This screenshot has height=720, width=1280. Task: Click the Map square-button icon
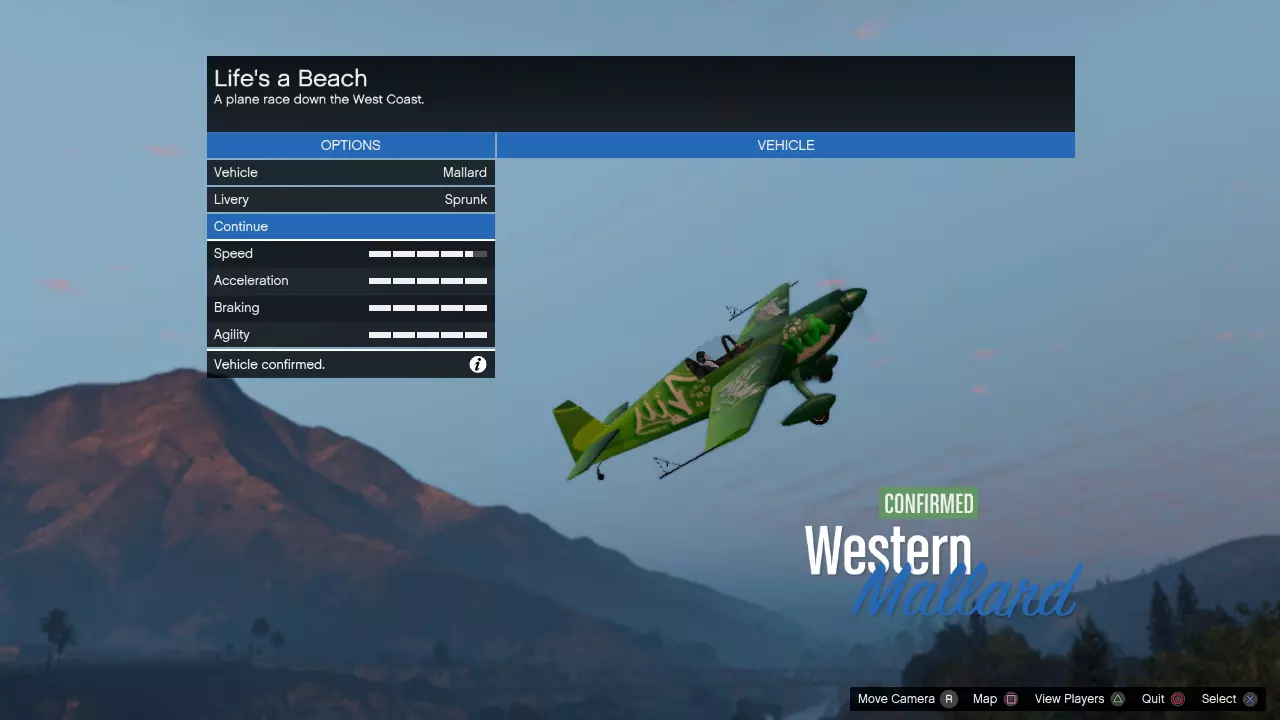[1010, 698]
